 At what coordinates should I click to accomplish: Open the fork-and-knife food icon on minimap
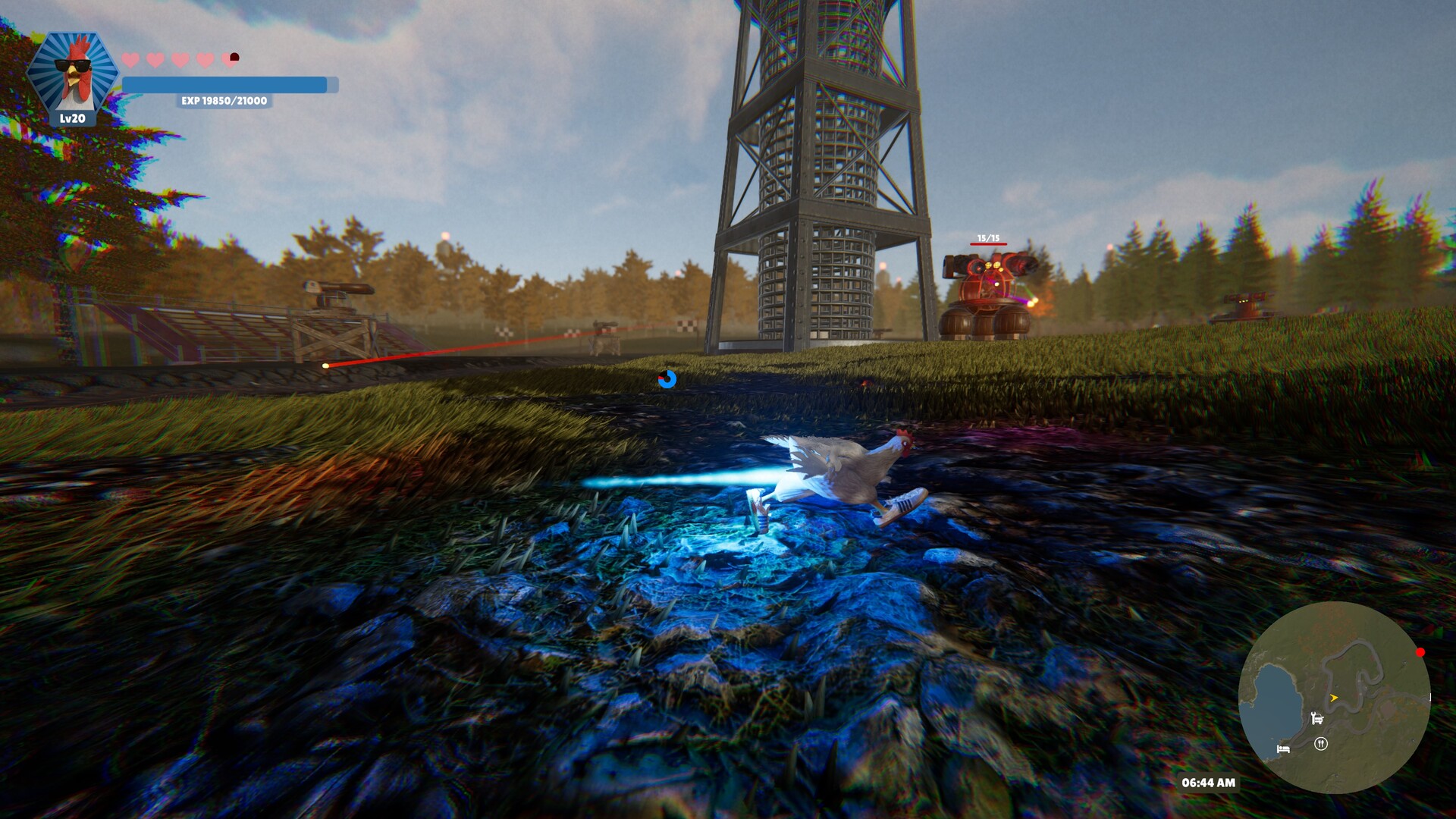click(x=1321, y=743)
